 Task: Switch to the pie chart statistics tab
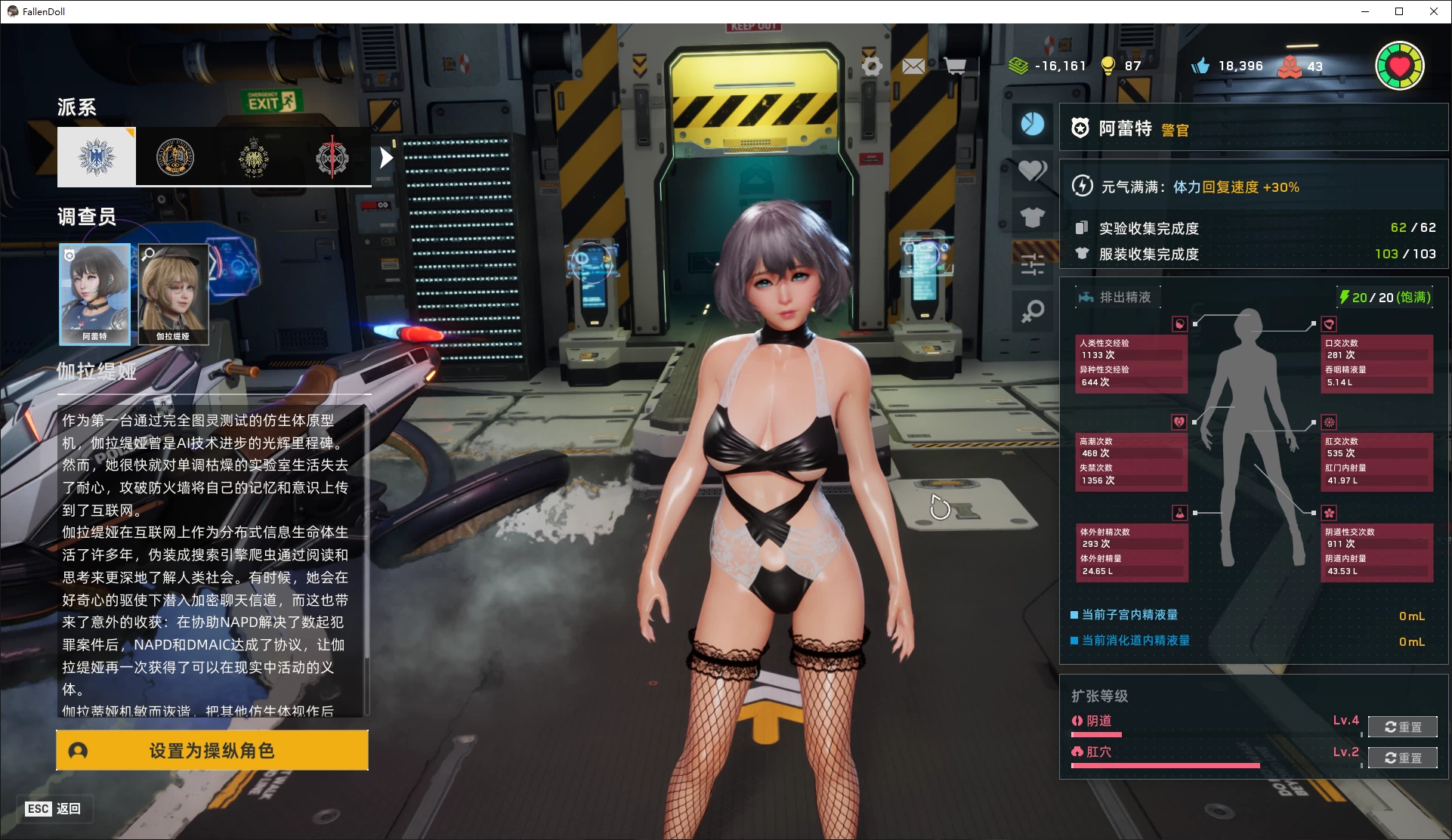tap(1032, 124)
